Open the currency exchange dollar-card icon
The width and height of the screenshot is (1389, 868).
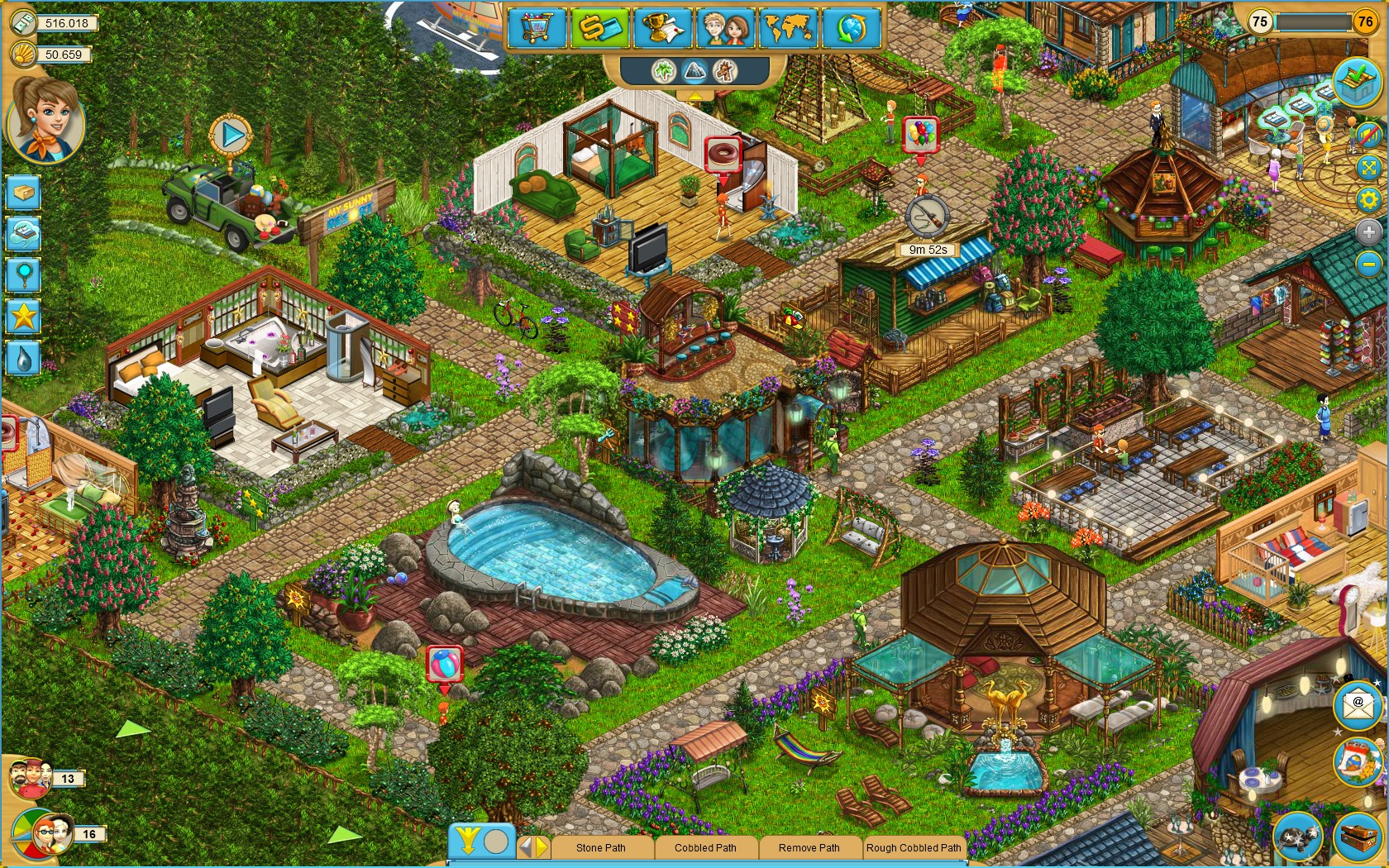coord(600,28)
